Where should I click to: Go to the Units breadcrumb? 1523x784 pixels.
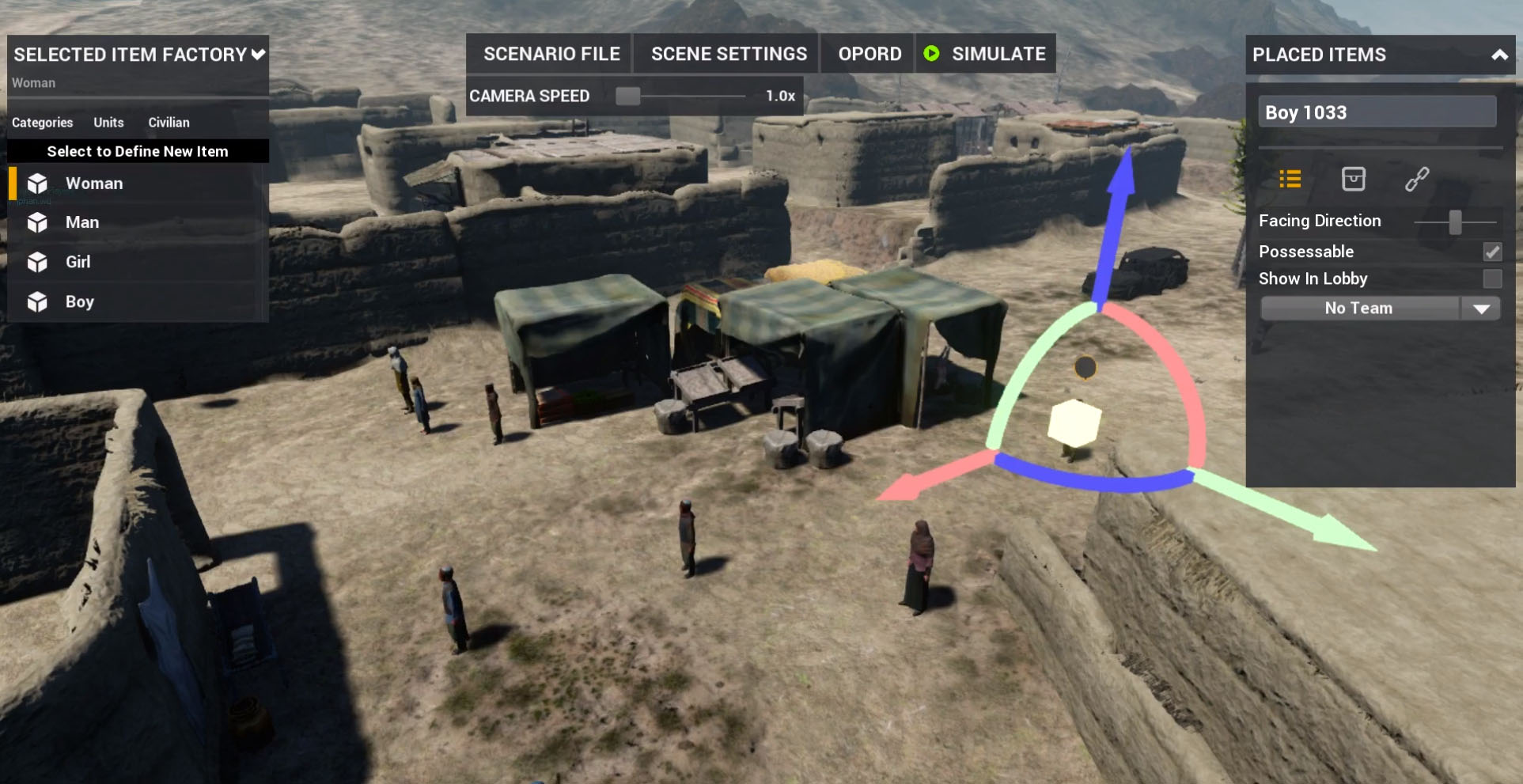[108, 123]
